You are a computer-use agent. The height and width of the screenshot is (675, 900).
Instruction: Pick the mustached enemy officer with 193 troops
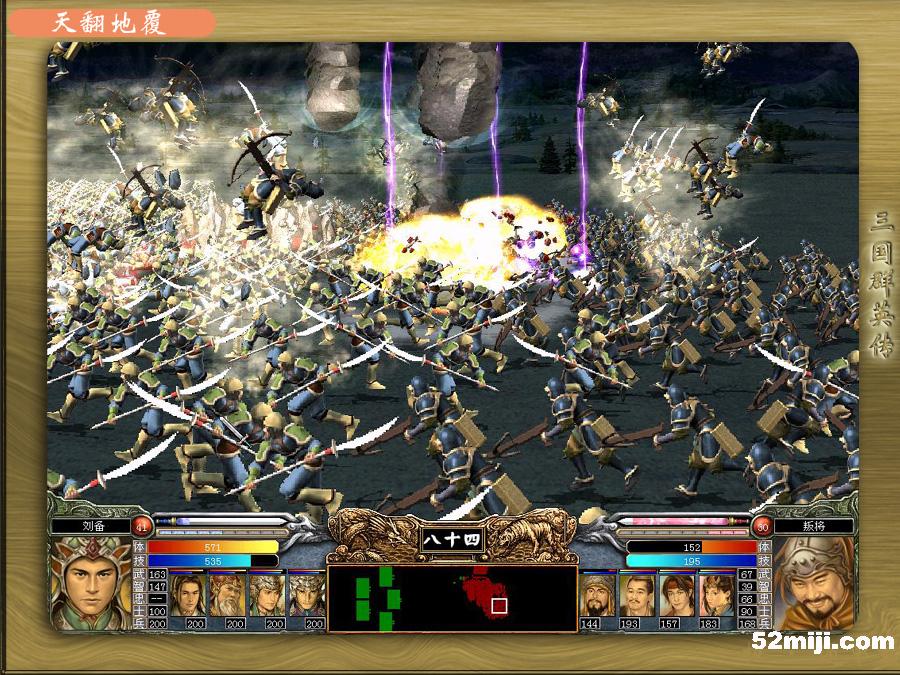tap(637, 594)
